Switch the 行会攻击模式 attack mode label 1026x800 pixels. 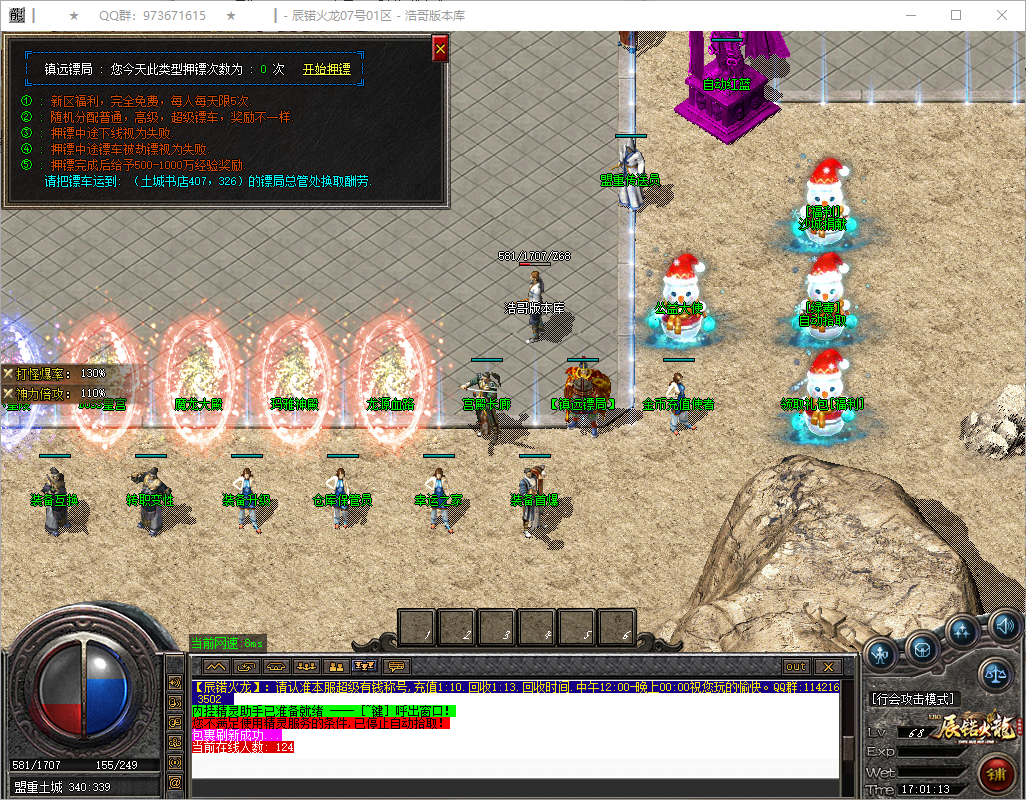(x=914, y=699)
